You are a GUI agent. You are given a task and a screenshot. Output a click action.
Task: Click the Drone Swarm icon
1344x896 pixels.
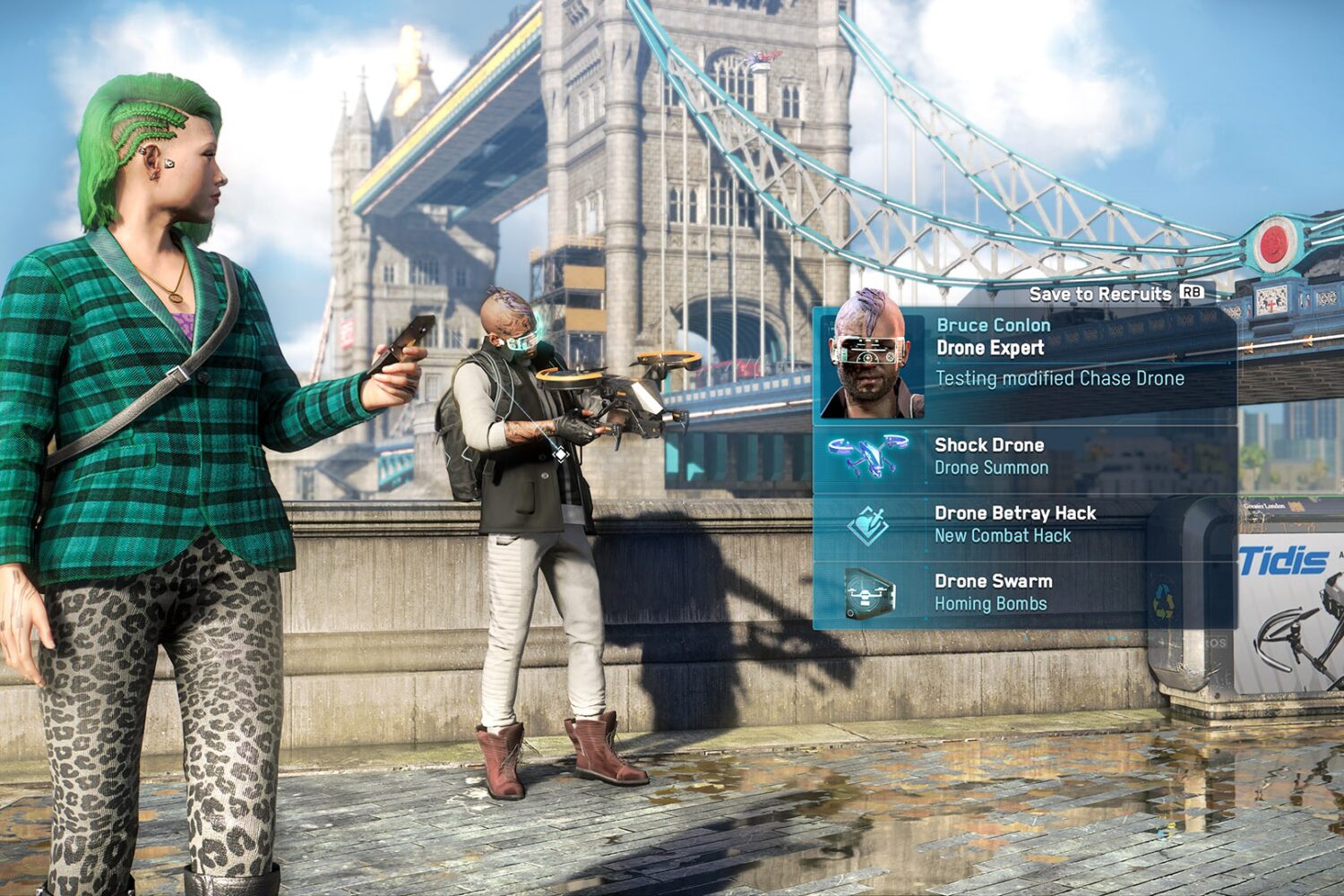point(868,592)
